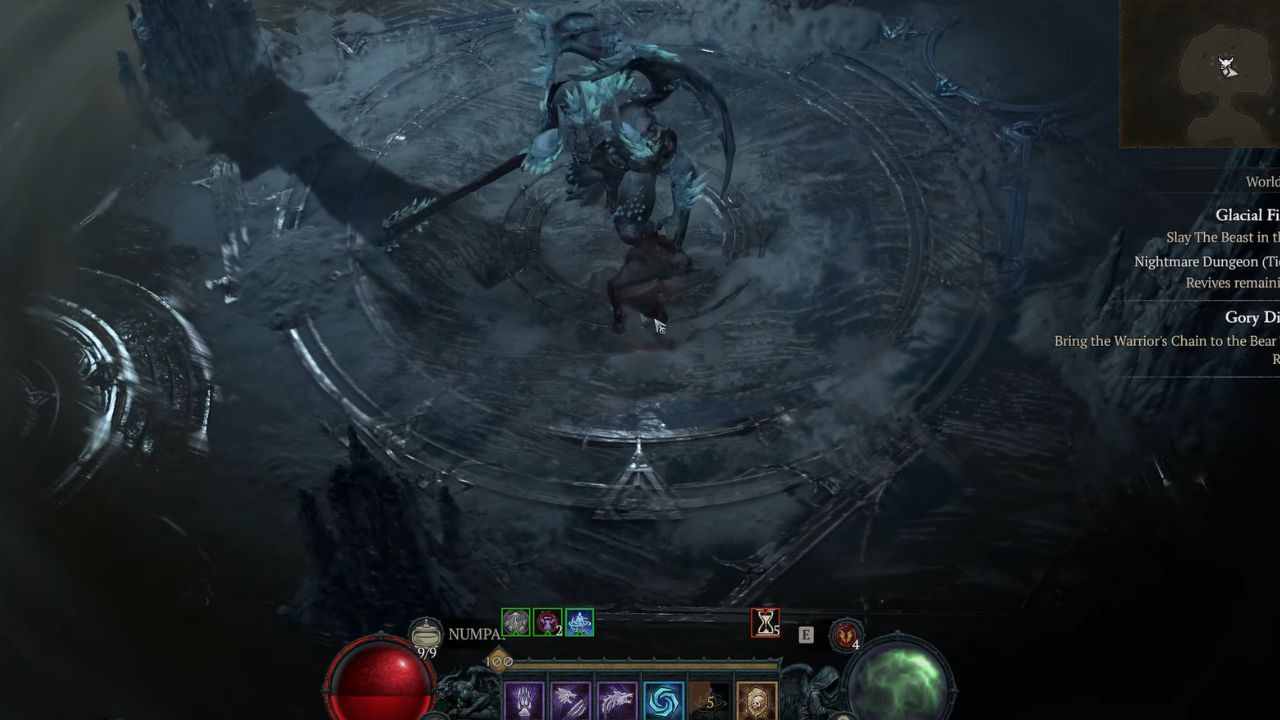Use the healing potion flask

coord(427,634)
